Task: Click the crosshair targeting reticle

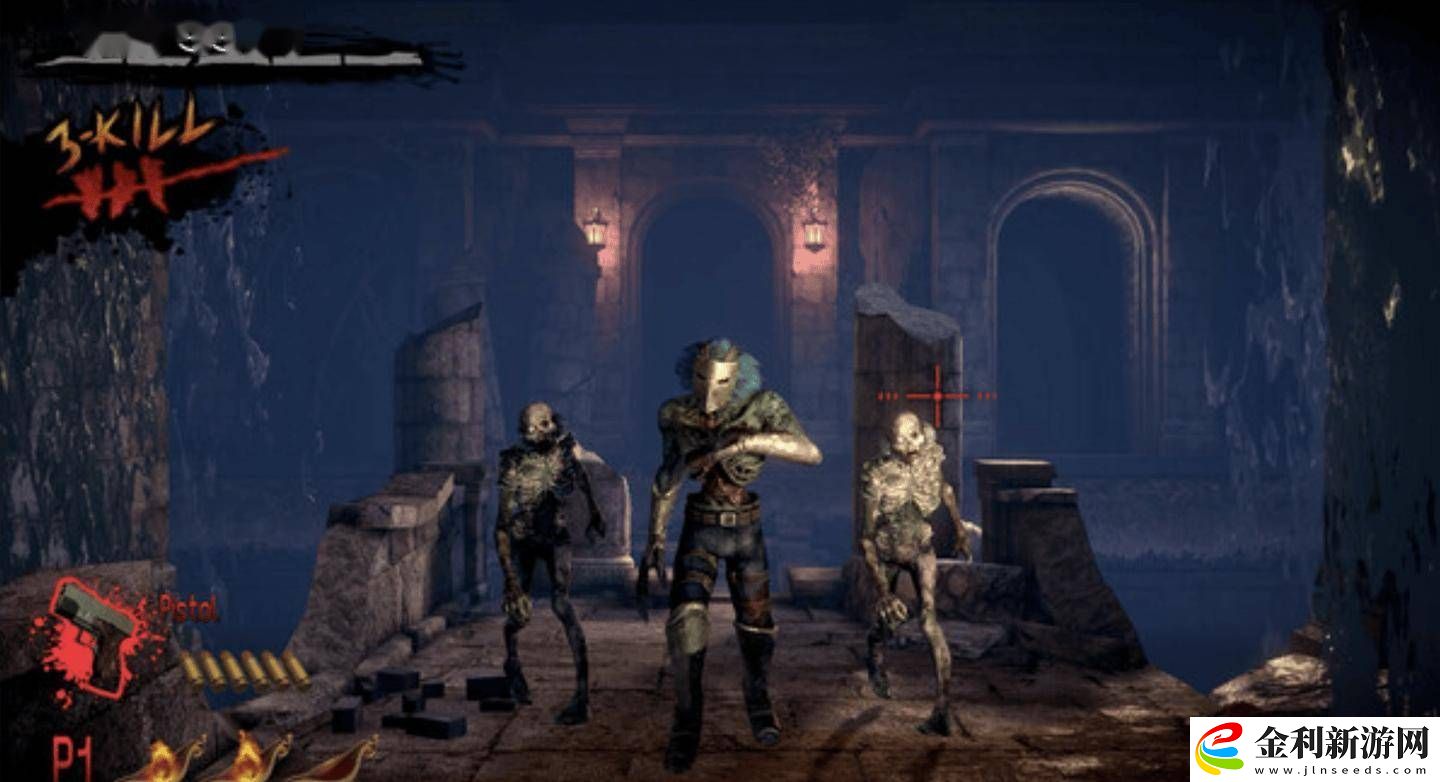Action: [x=935, y=398]
